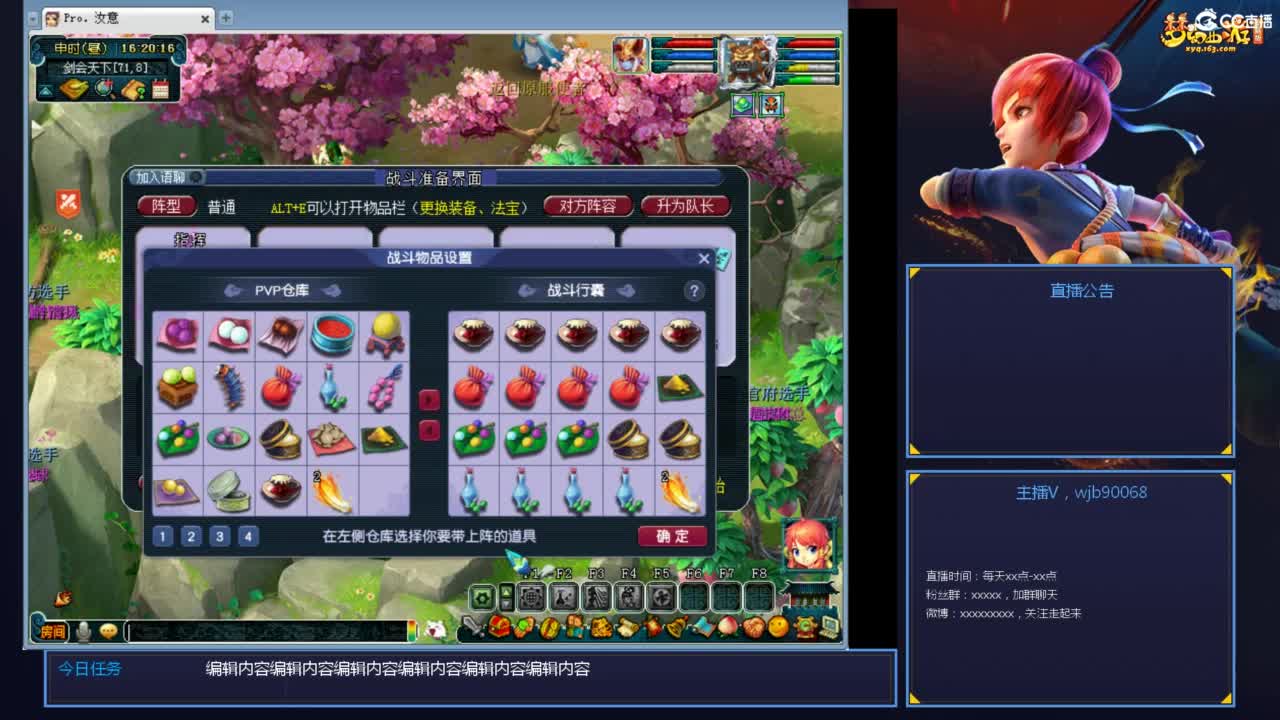Image resolution: width=1280 pixels, height=720 pixels.
Task: Open the calendar from the top-left HUD
Action: [x=160, y=90]
